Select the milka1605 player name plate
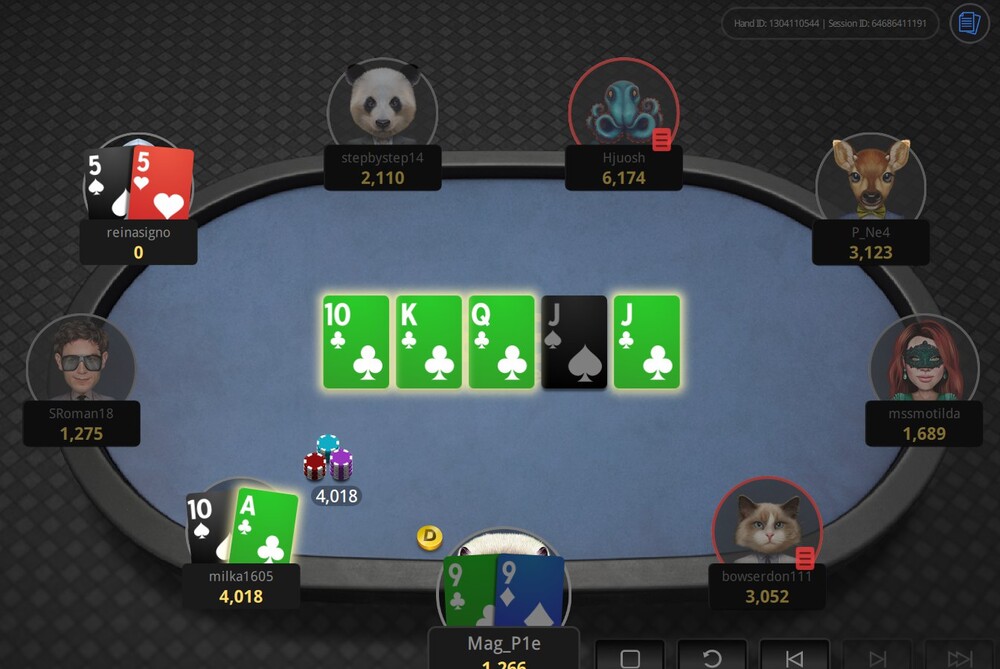1000x669 pixels. pos(241,586)
